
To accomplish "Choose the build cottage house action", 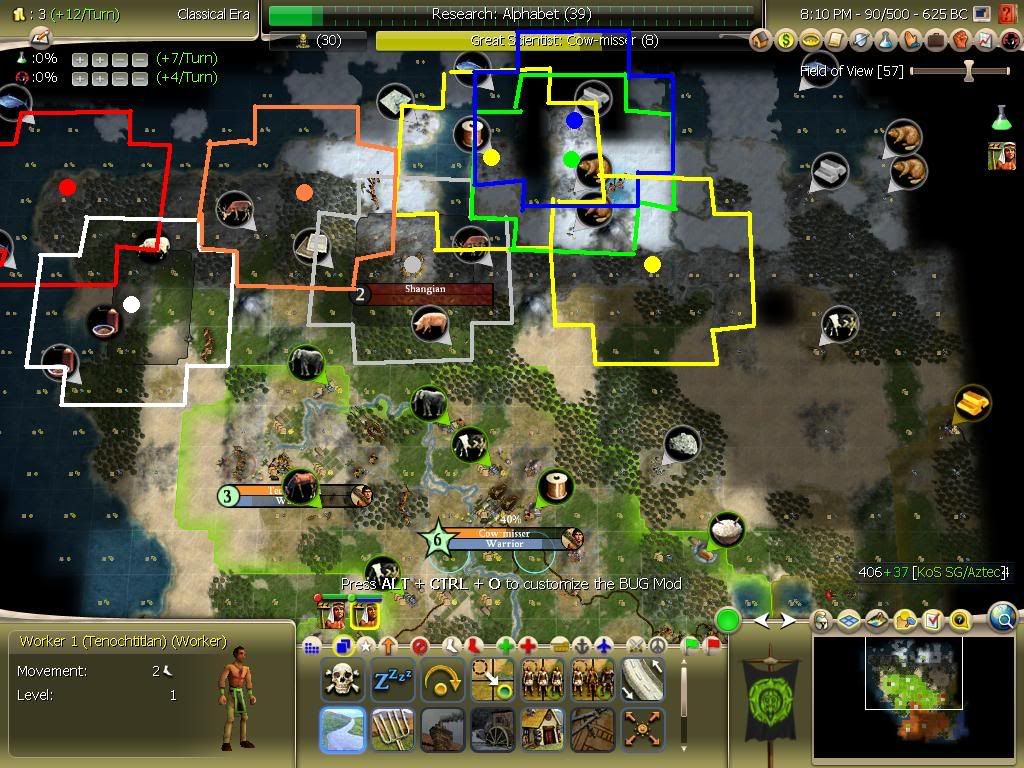I will click(x=541, y=728).
